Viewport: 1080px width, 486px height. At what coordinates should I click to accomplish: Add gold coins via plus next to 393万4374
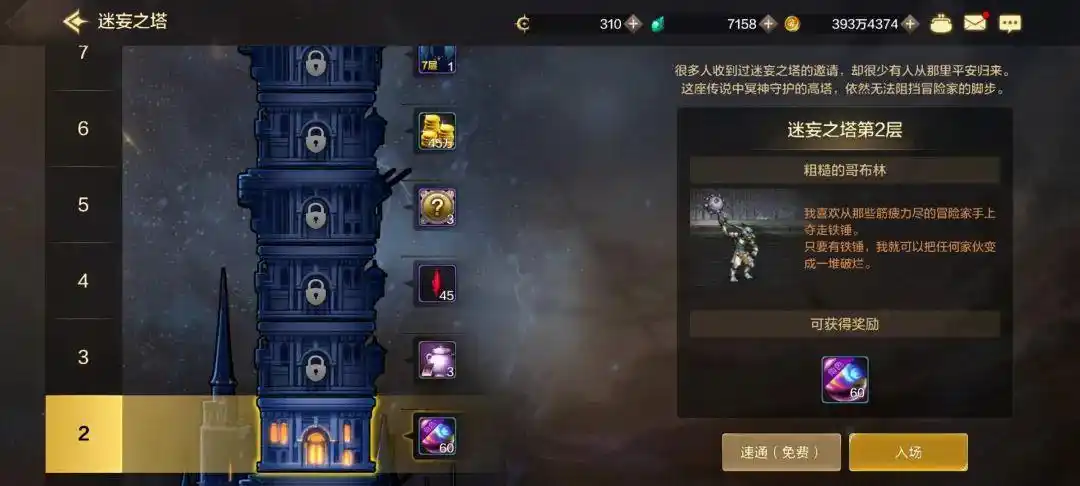[x=910, y=24]
